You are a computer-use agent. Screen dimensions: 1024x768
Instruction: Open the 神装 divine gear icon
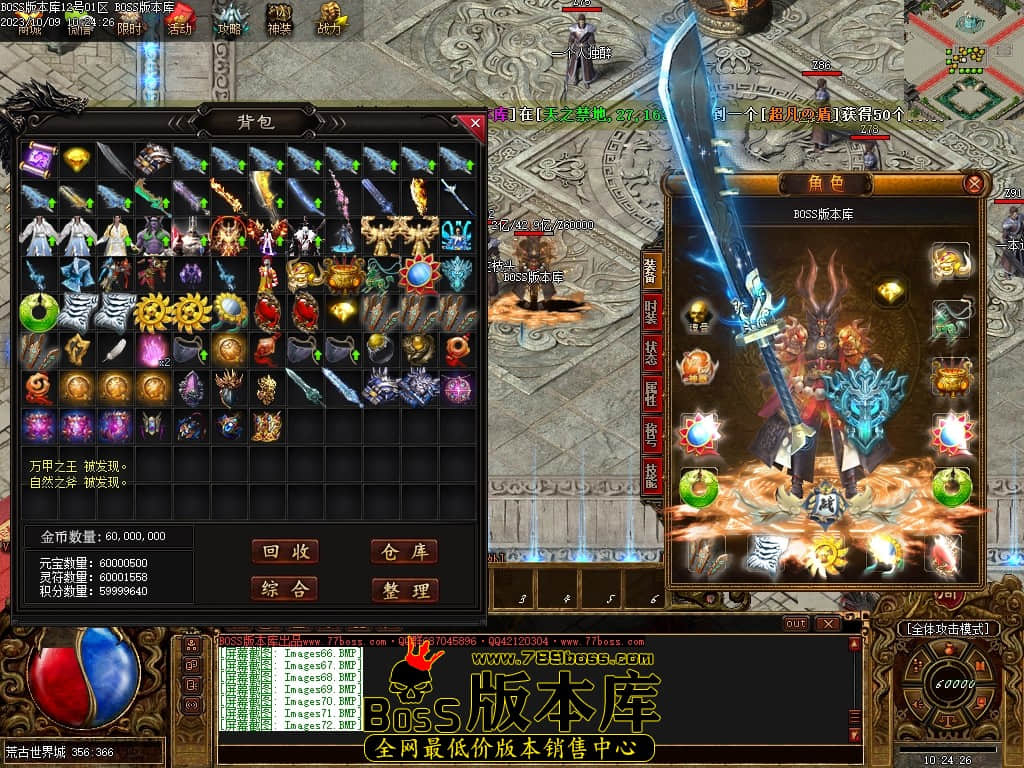coord(279,19)
